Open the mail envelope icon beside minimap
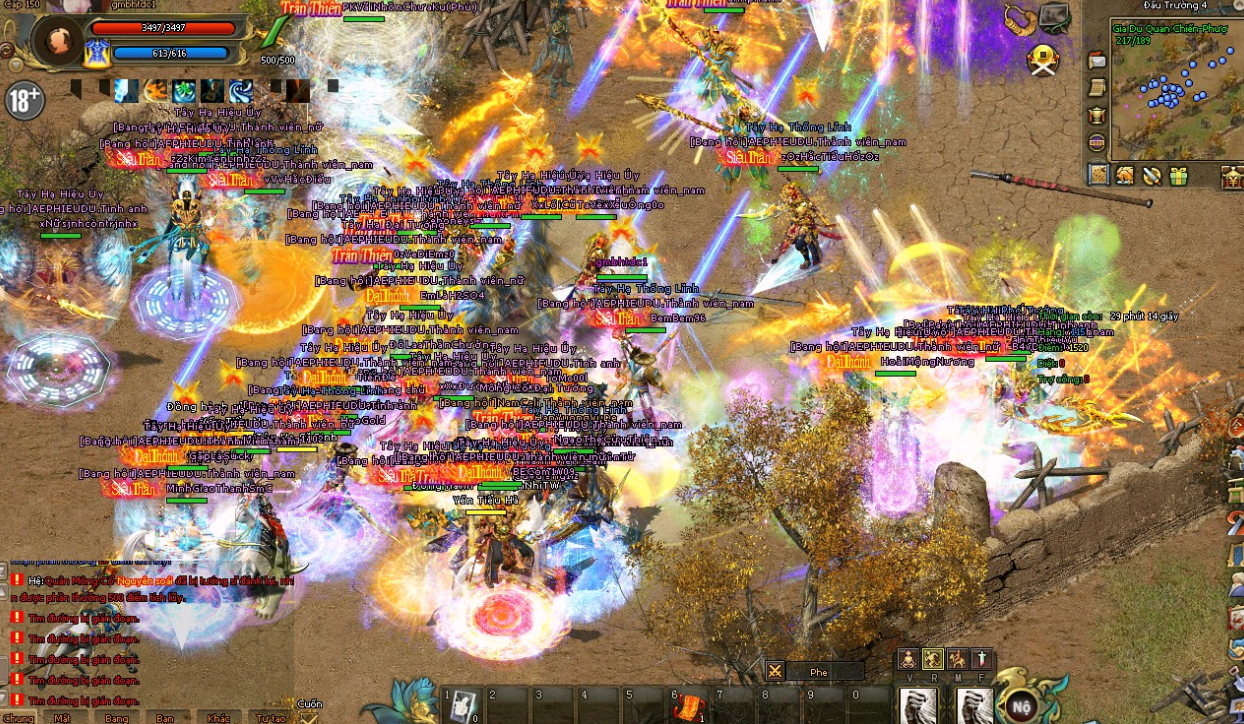Image resolution: width=1244 pixels, height=724 pixels. 1097,61
